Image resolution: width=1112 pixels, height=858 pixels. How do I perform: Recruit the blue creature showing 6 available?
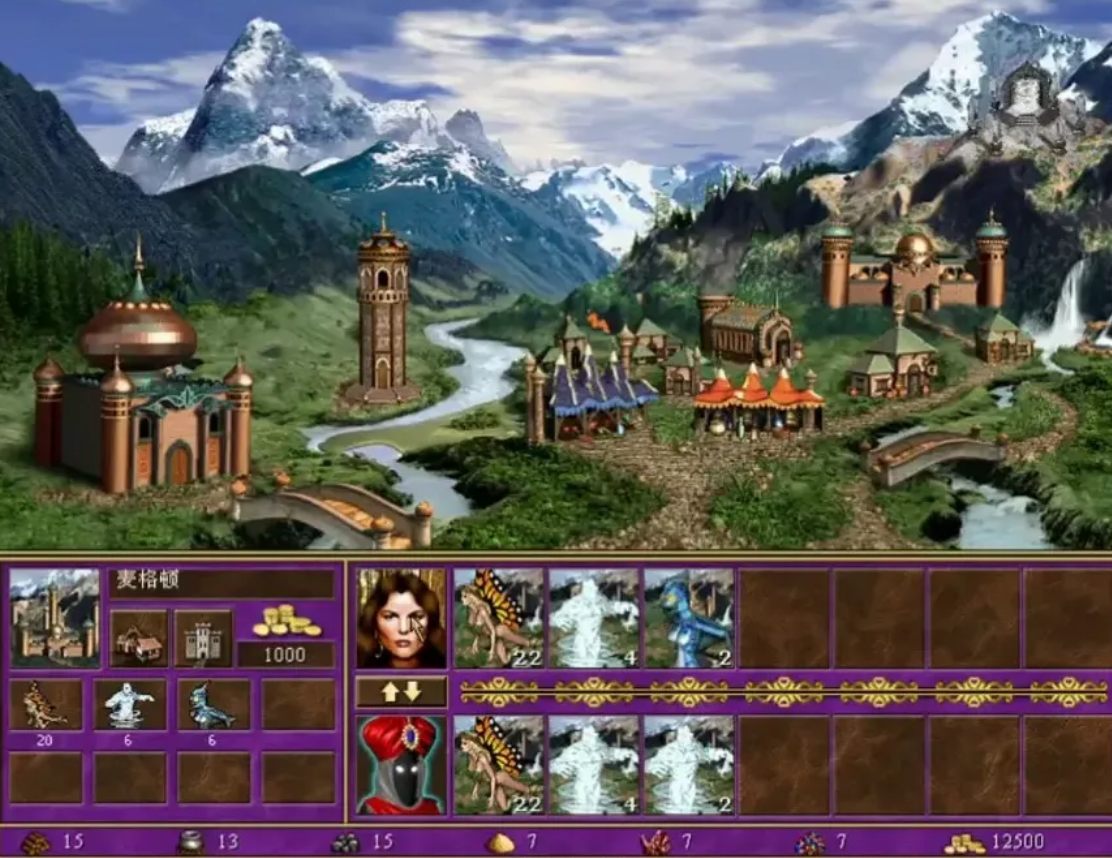tap(214, 705)
